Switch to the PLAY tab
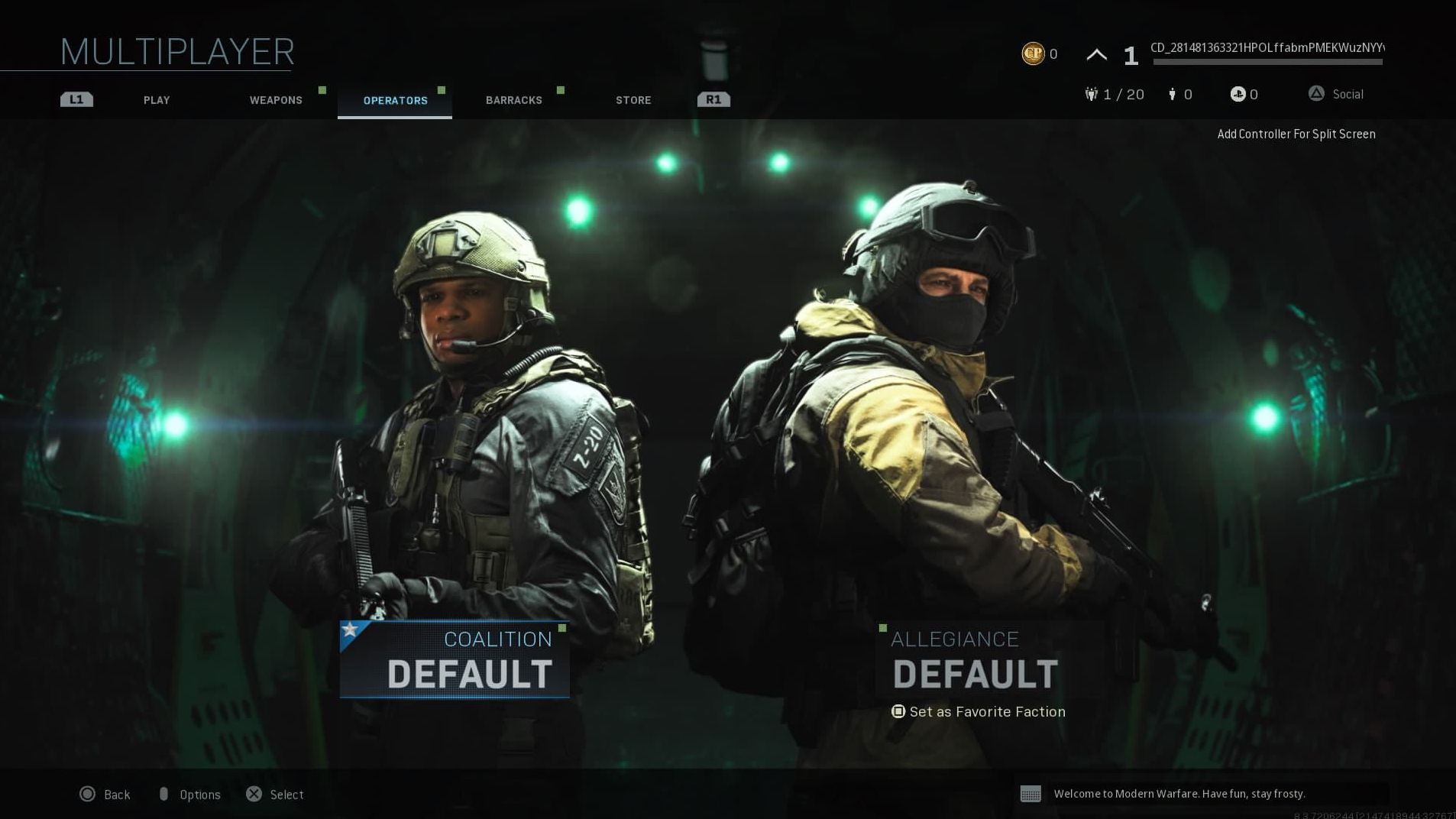The width and height of the screenshot is (1456, 819). [x=157, y=100]
